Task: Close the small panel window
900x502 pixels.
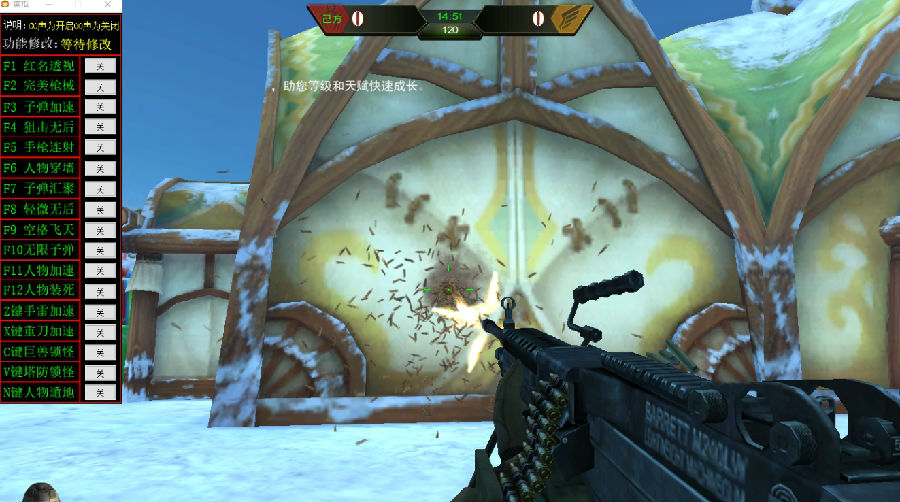Action: [108, 5]
